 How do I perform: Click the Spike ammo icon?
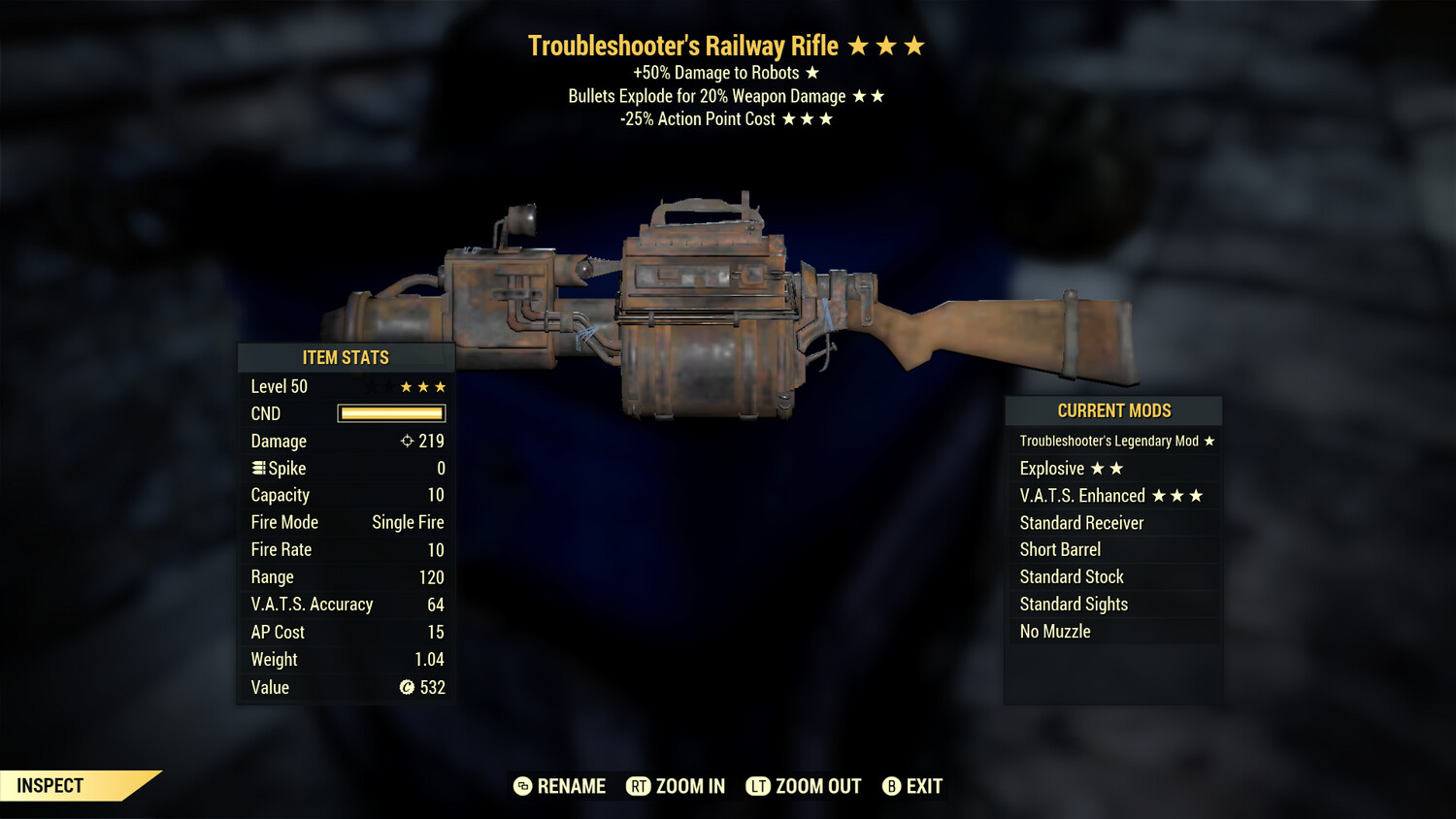(256, 468)
